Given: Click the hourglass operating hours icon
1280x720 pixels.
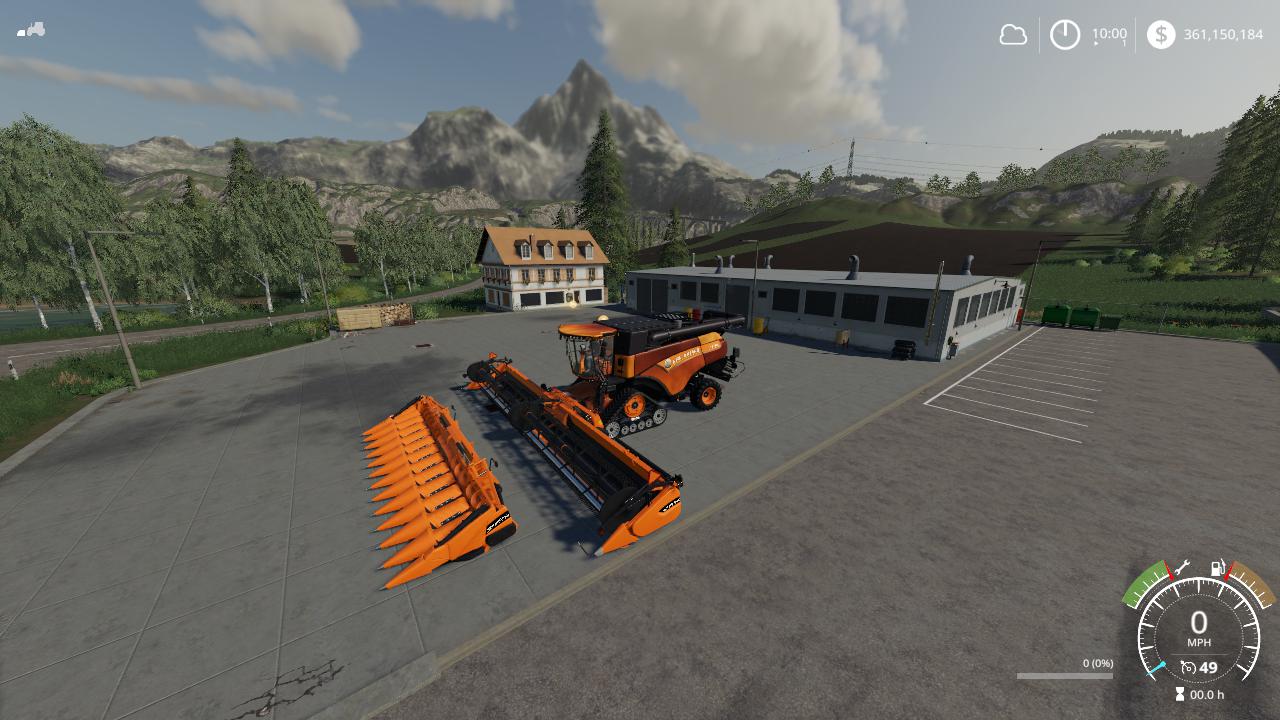Looking at the screenshot, I should [1179, 693].
